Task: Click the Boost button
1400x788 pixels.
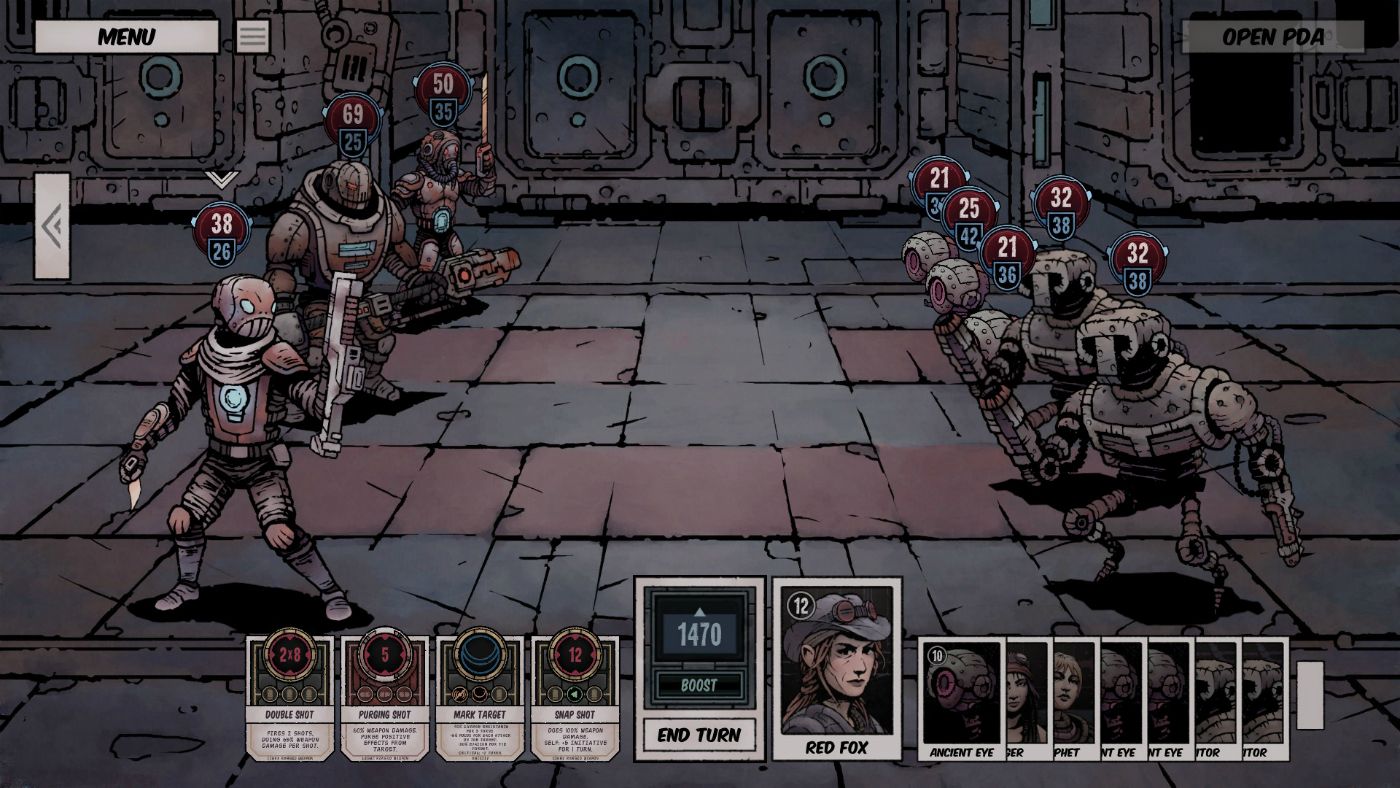Action: (698, 684)
